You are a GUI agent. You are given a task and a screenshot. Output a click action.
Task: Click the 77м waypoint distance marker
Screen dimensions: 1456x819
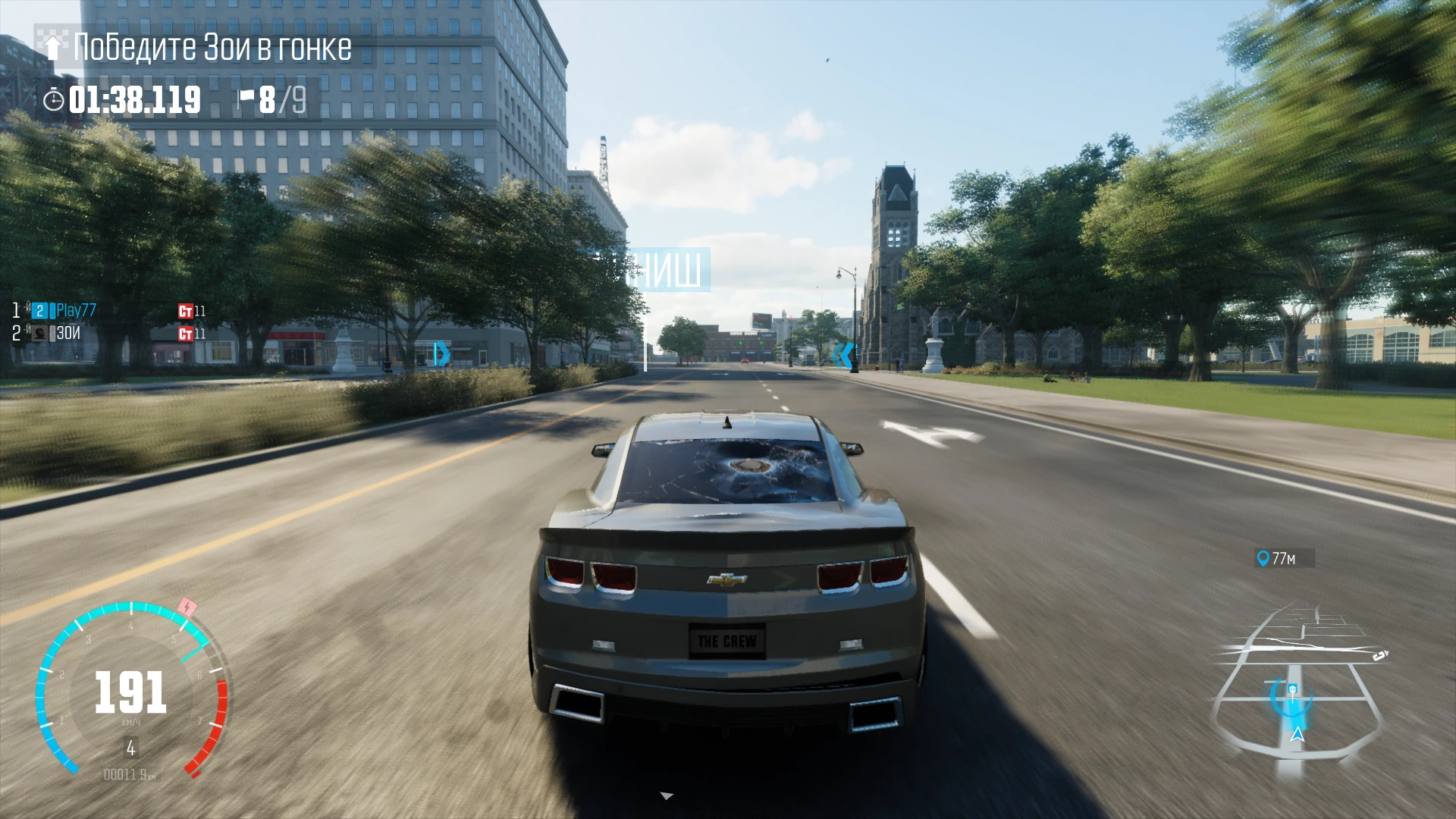tap(1284, 559)
